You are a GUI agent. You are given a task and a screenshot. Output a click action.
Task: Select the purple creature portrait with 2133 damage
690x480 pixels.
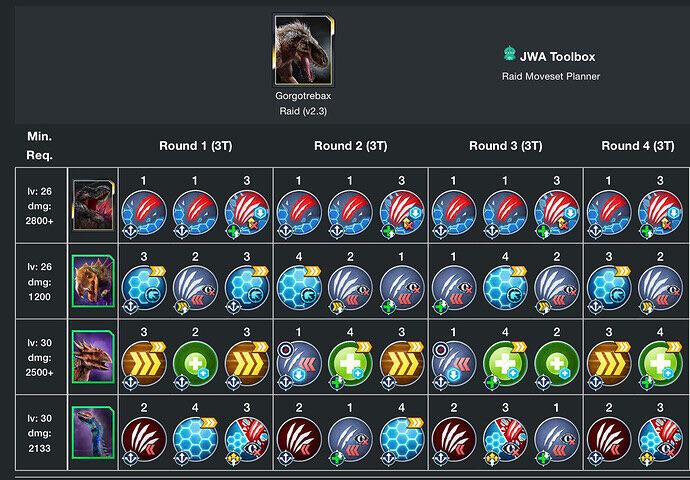(92, 433)
